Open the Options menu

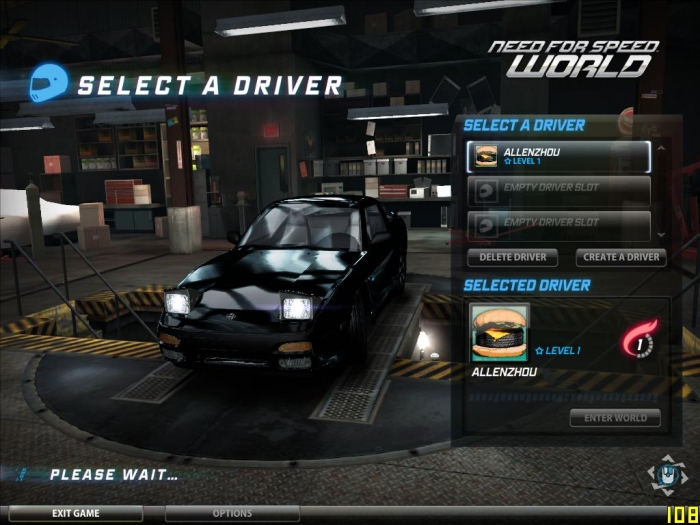tap(232, 514)
